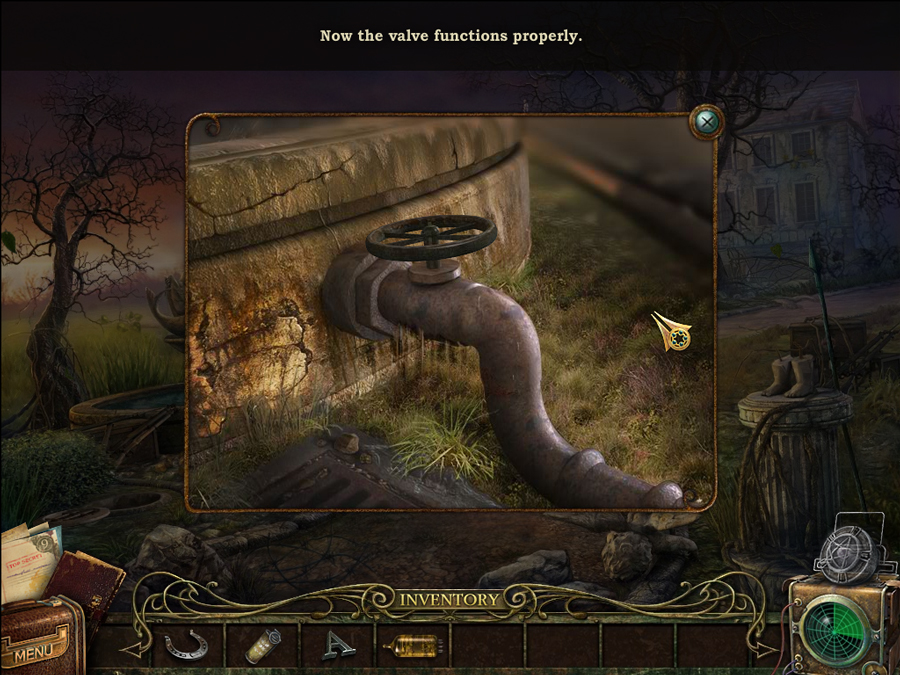The width and height of the screenshot is (900, 675).
Task: Click the Inventory label plate
Action: [x=449, y=600]
